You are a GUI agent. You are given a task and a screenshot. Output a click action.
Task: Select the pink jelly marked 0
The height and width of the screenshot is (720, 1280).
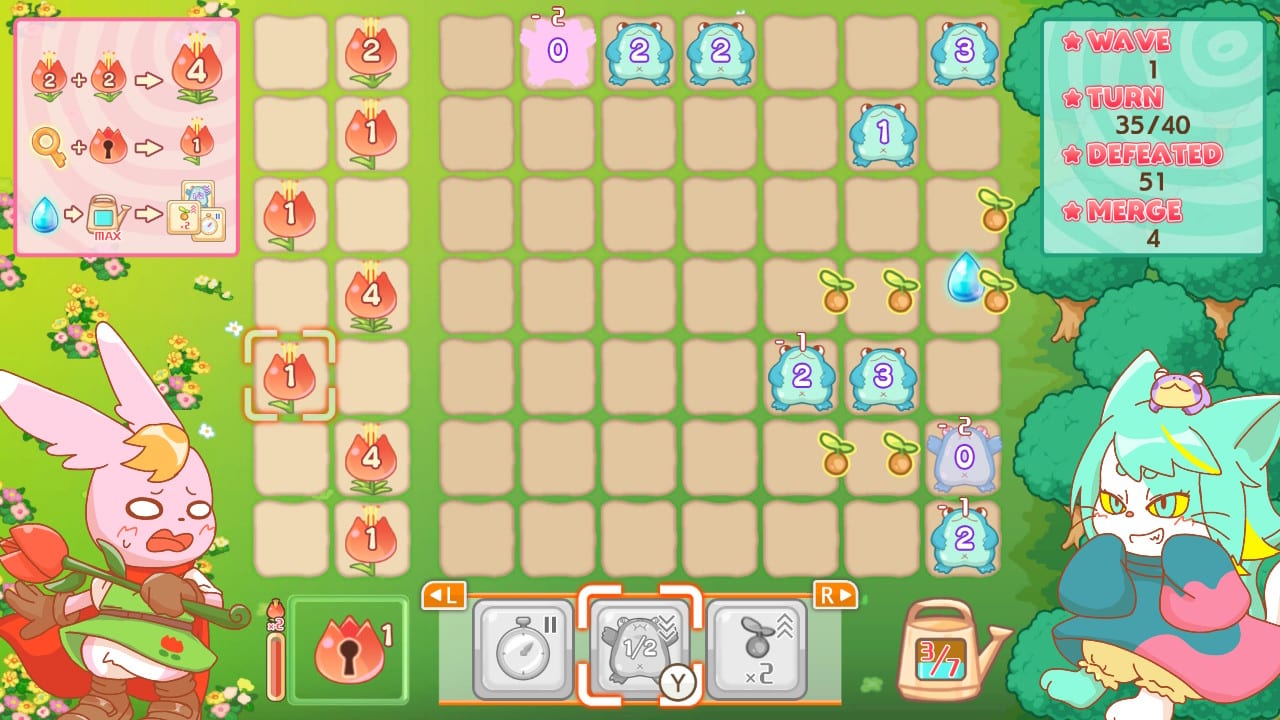point(558,48)
